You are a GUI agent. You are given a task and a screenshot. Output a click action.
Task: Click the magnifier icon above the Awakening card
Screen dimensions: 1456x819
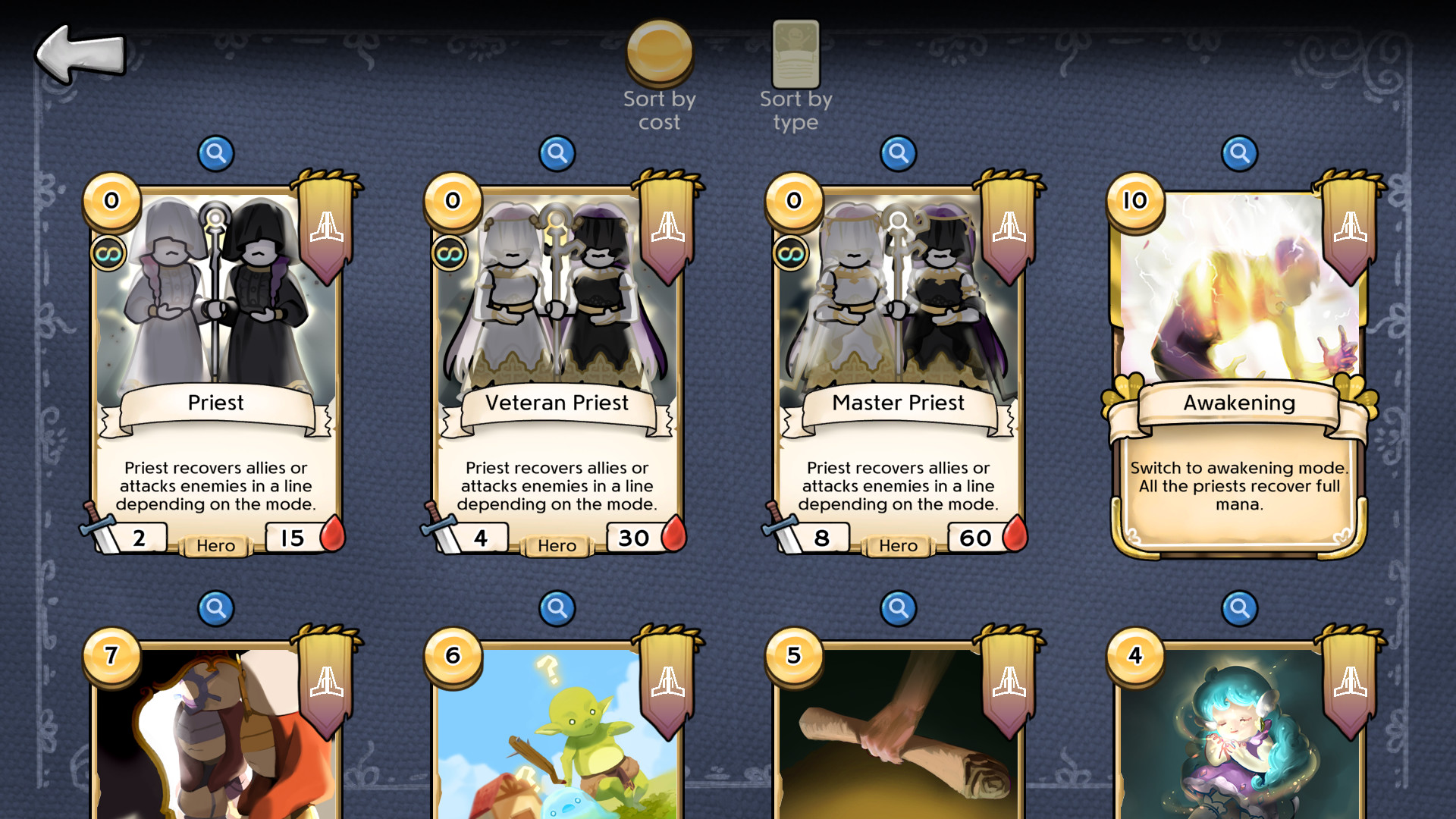(1239, 152)
